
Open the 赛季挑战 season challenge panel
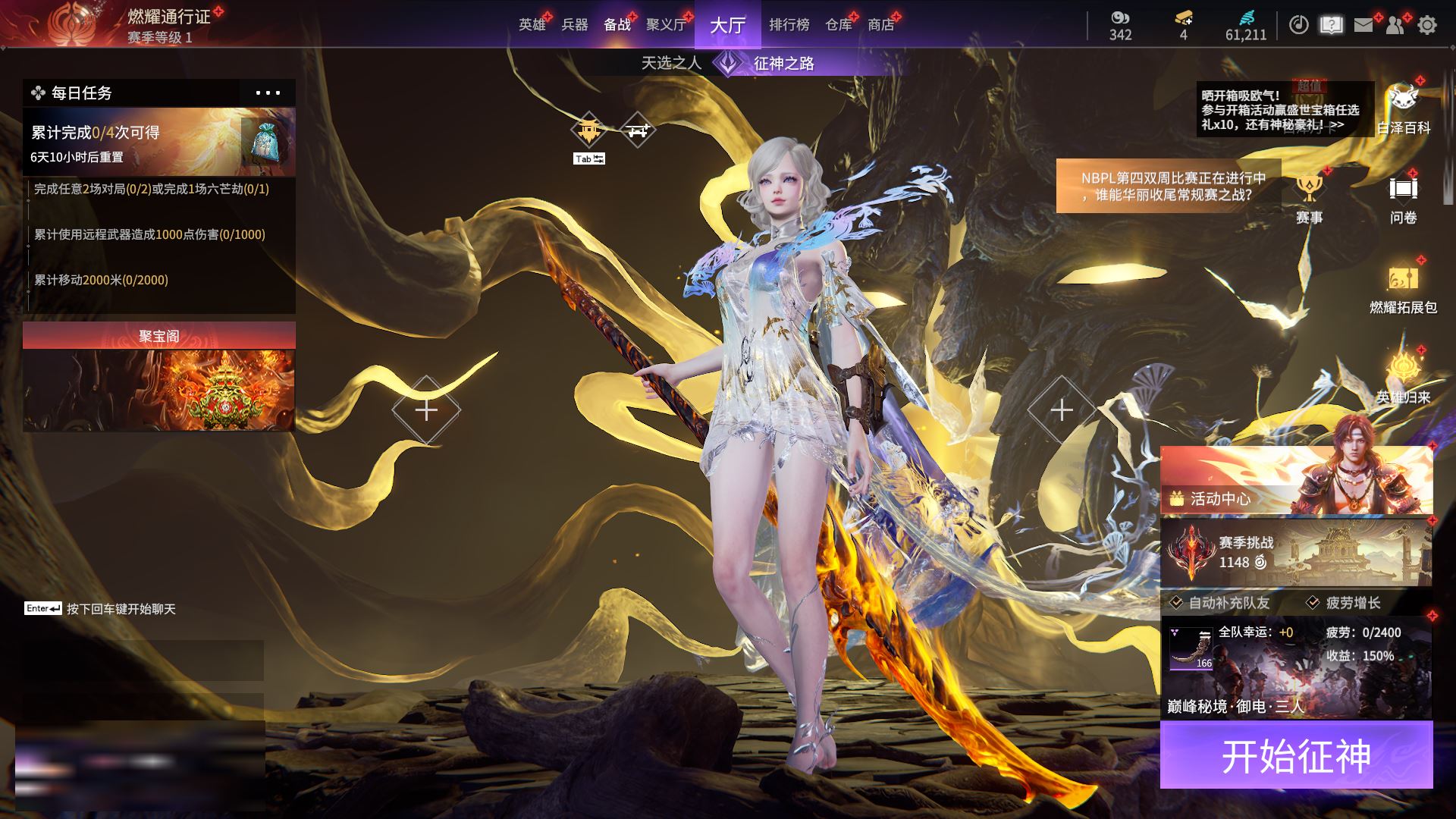click(x=1296, y=552)
